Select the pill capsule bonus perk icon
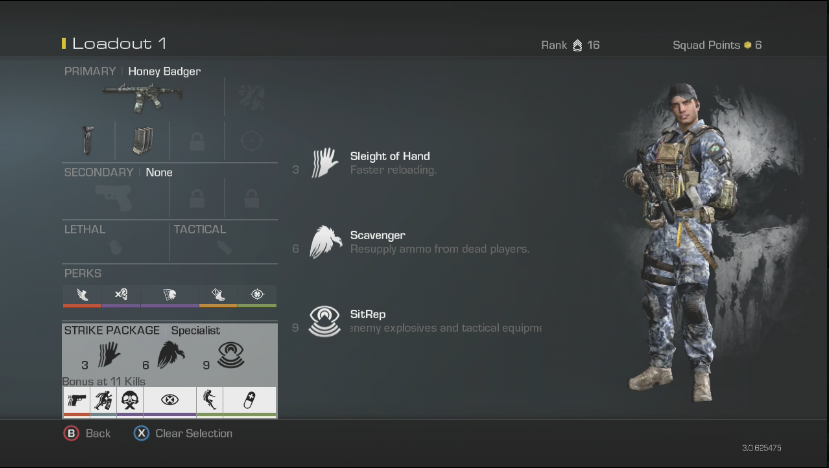This screenshot has width=829, height=468. pyautogui.click(x=248, y=401)
